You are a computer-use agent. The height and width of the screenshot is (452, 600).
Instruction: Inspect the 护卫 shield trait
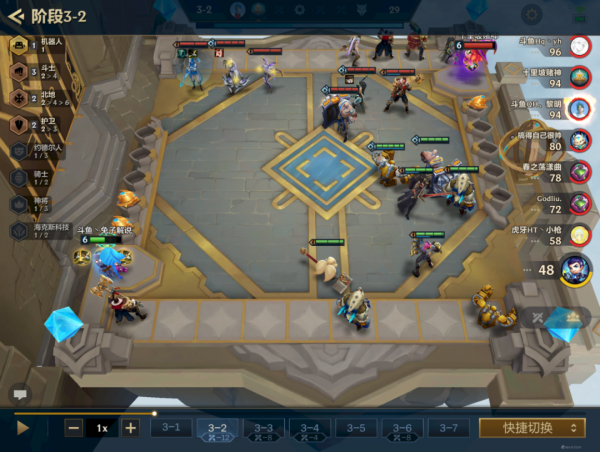point(20,125)
